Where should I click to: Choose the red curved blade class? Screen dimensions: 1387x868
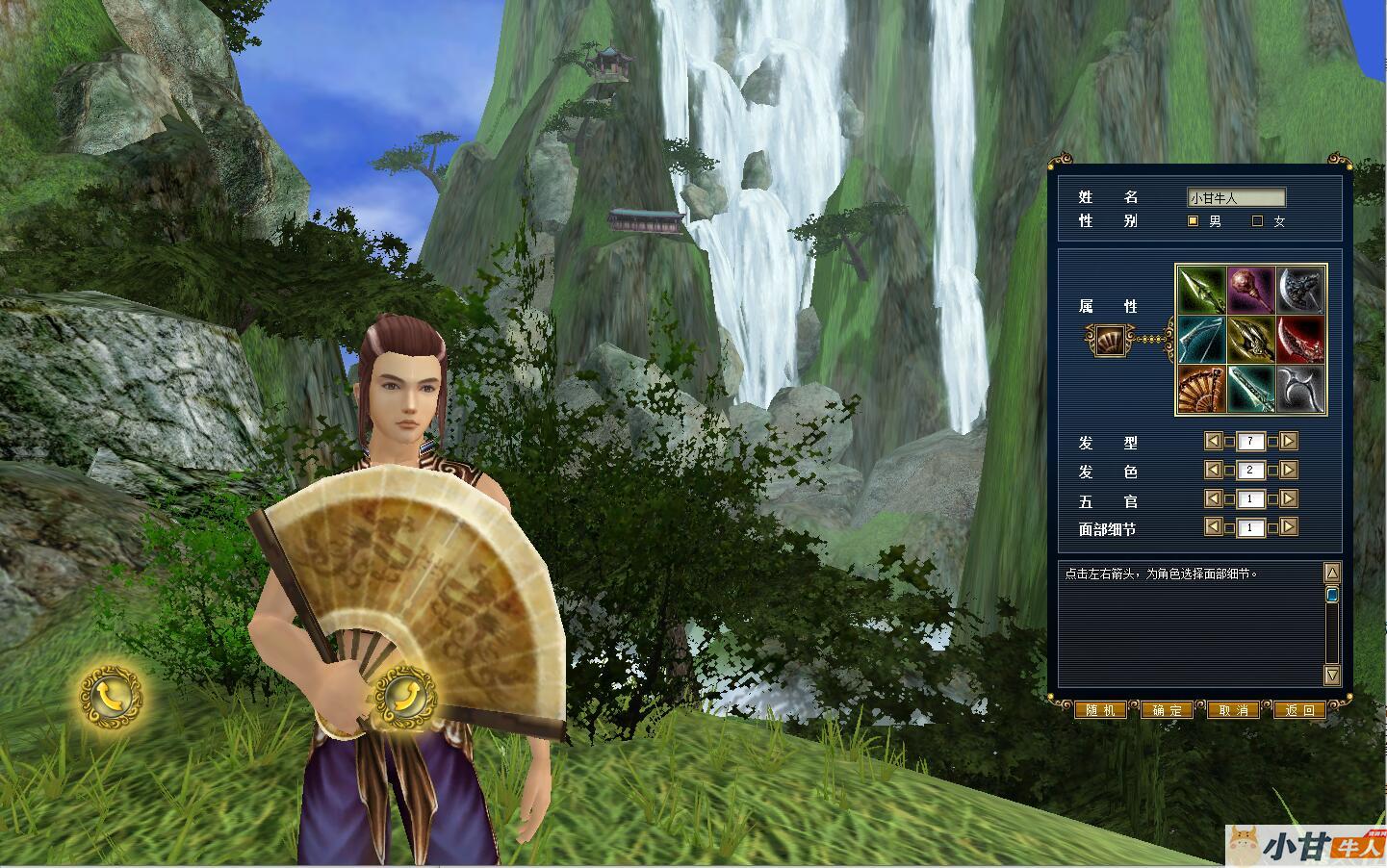[1301, 340]
